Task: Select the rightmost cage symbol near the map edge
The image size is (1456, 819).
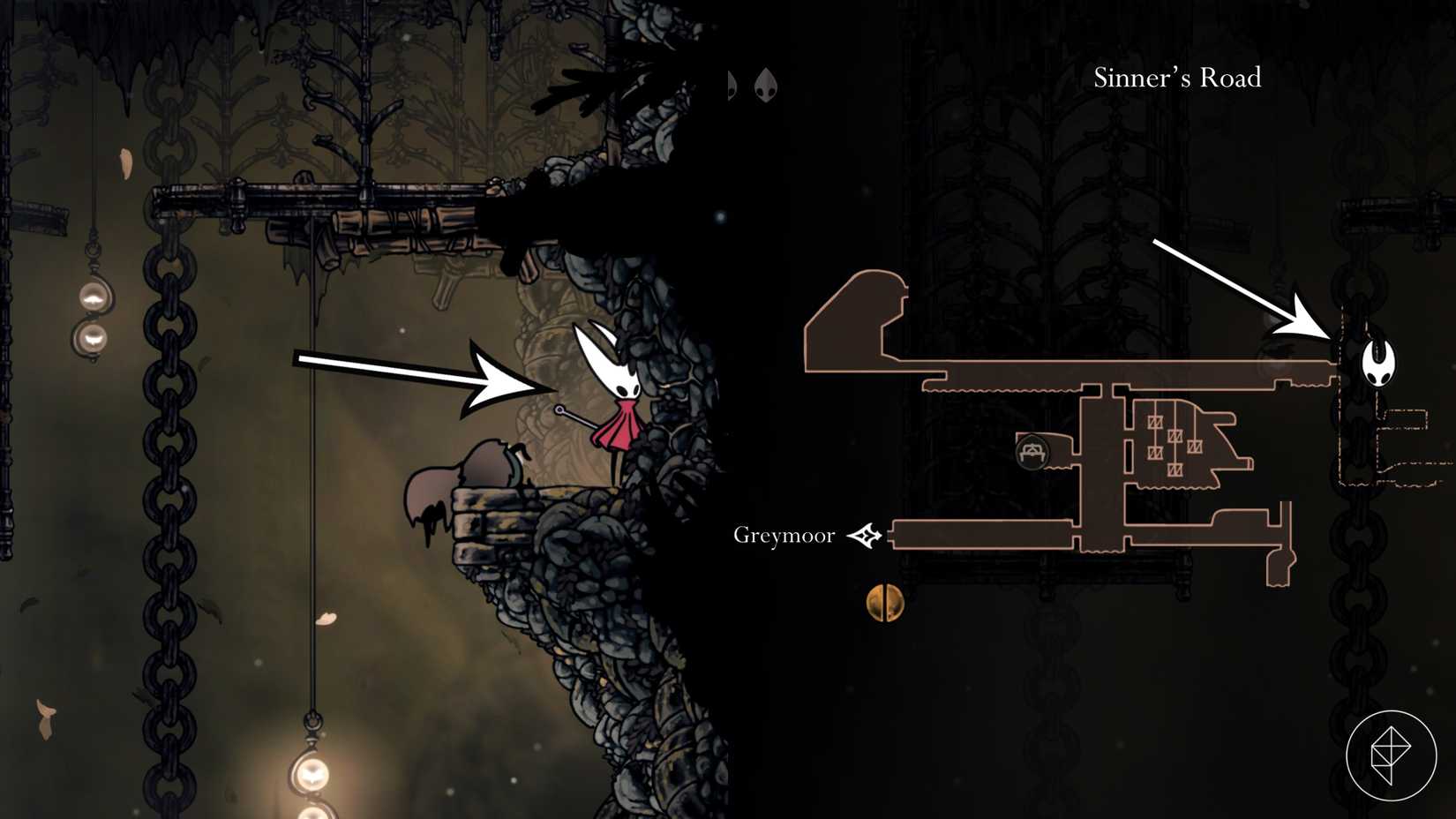Action: [x=1196, y=446]
